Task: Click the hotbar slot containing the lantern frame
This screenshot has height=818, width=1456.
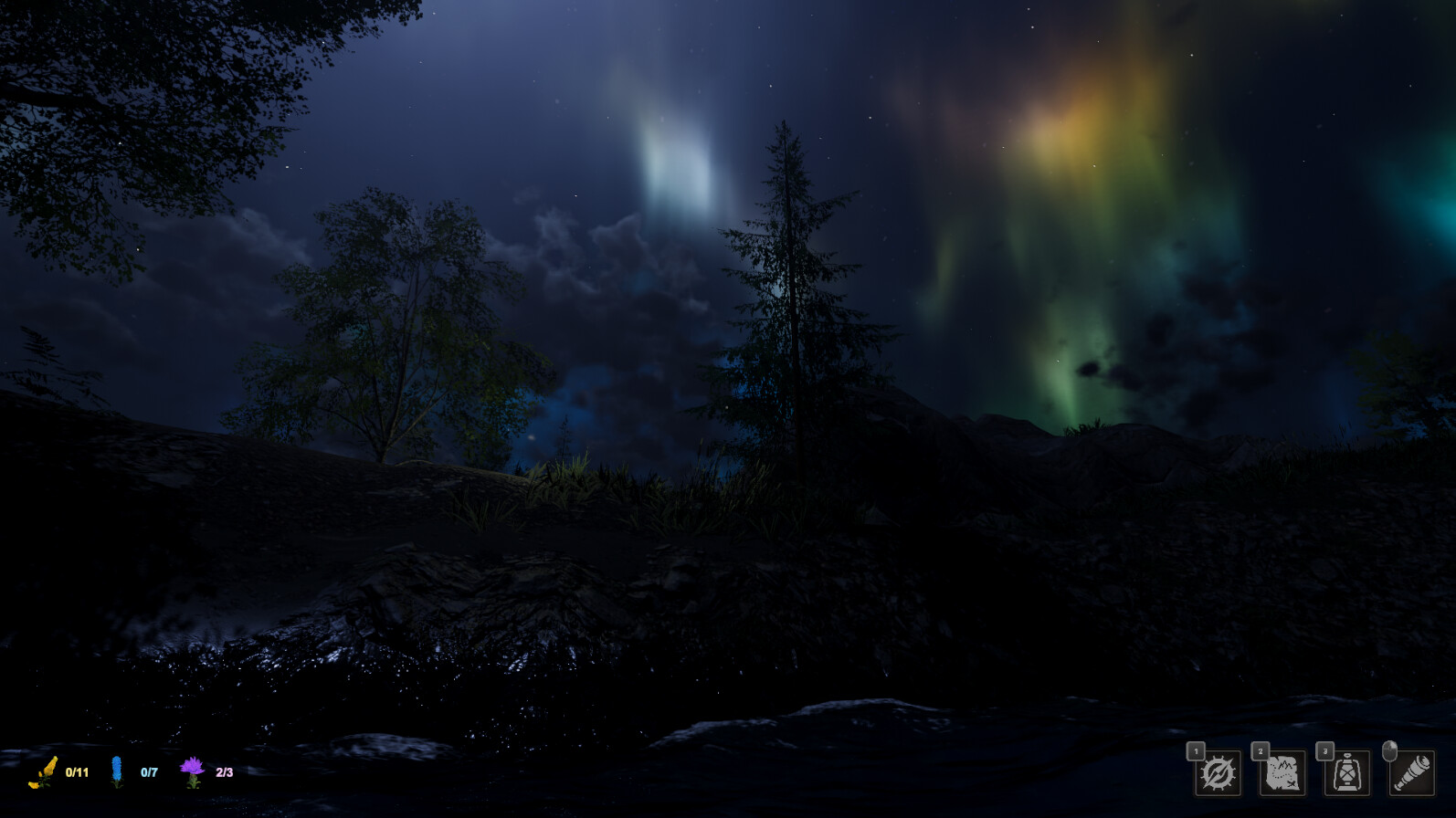Action: (1346, 774)
